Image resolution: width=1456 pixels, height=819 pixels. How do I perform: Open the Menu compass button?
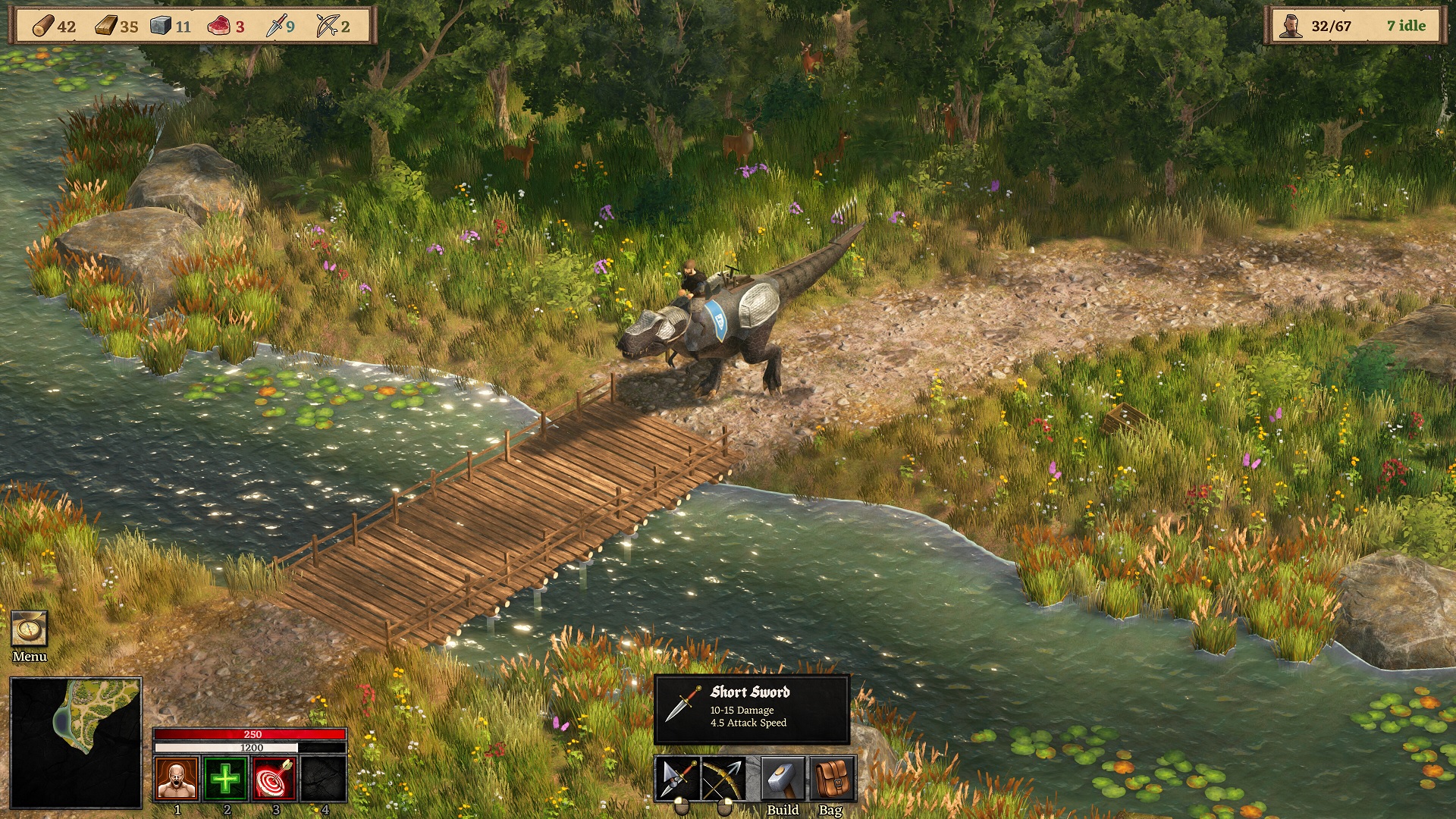[x=30, y=629]
